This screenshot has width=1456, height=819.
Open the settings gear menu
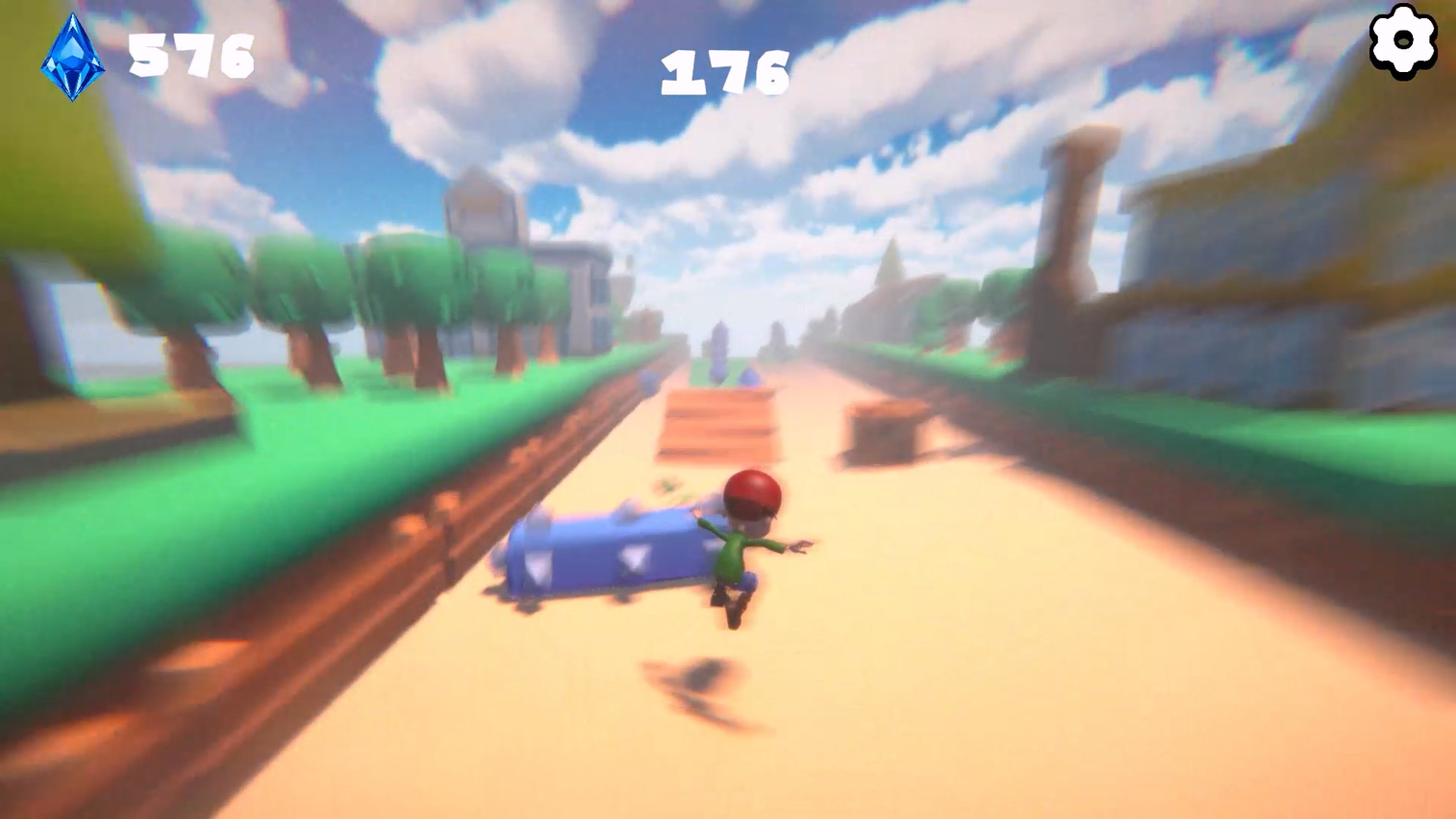(x=1401, y=41)
